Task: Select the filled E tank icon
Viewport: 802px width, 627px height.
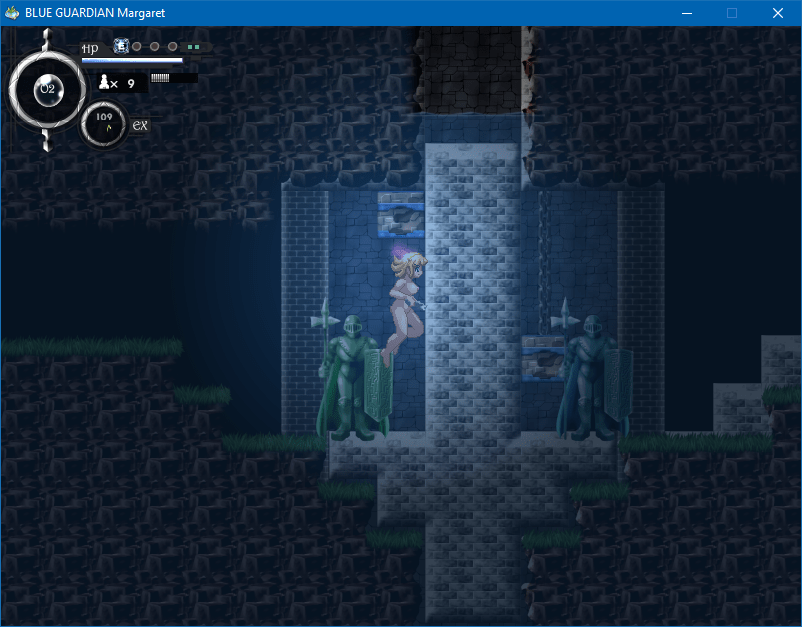Action: [x=121, y=46]
